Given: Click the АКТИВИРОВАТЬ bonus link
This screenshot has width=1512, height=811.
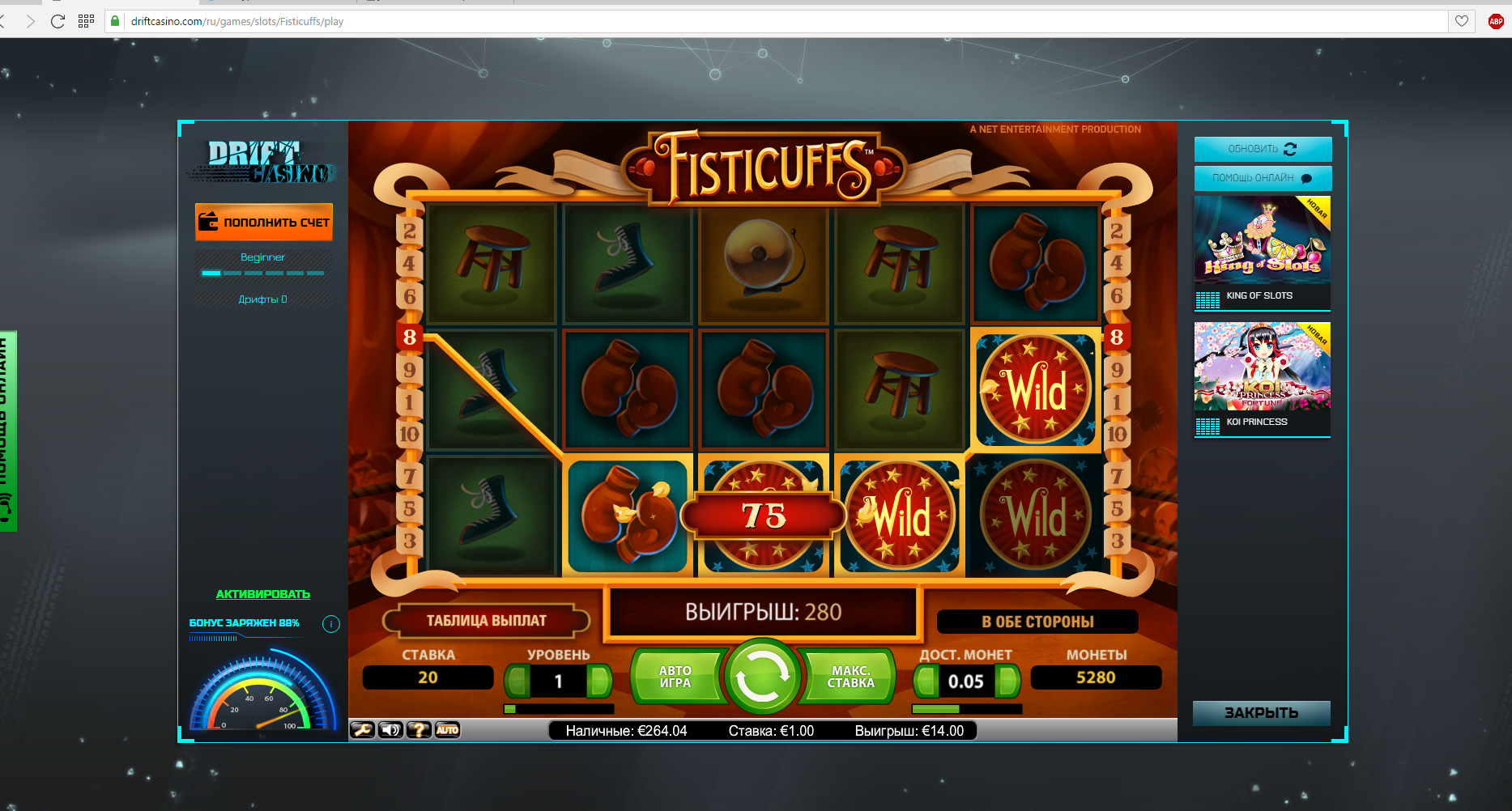Looking at the screenshot, I should click(263, 594).
